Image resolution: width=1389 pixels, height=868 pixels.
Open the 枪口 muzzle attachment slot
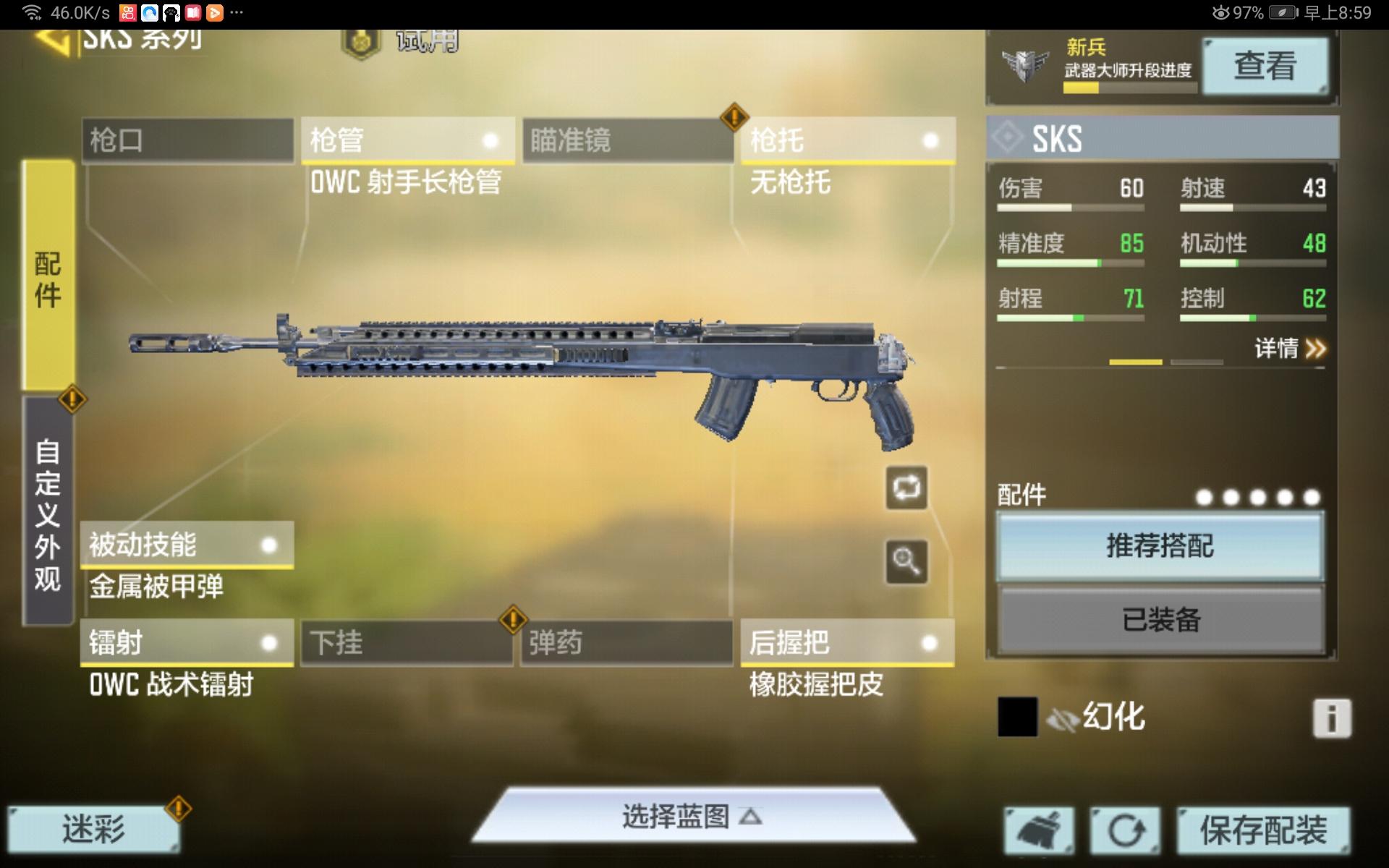[x=188, y=140]
